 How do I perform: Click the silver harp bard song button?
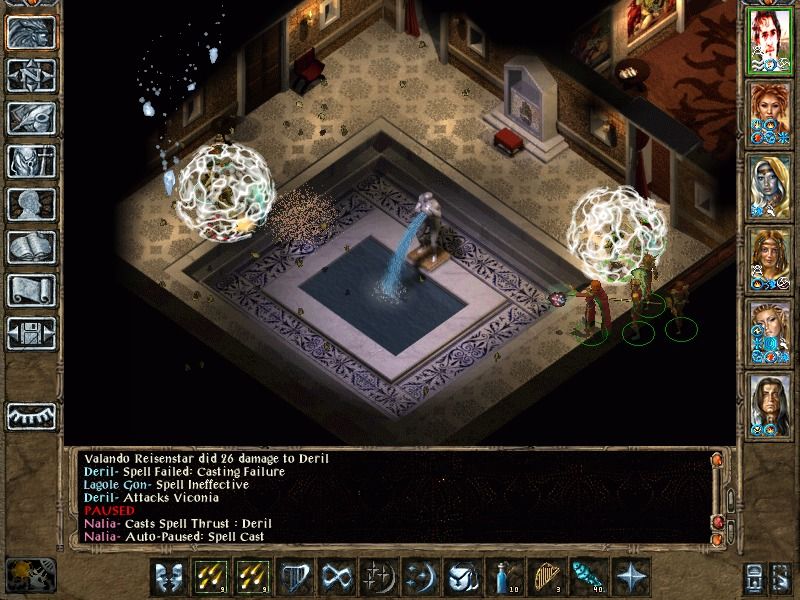coord(292,578)
